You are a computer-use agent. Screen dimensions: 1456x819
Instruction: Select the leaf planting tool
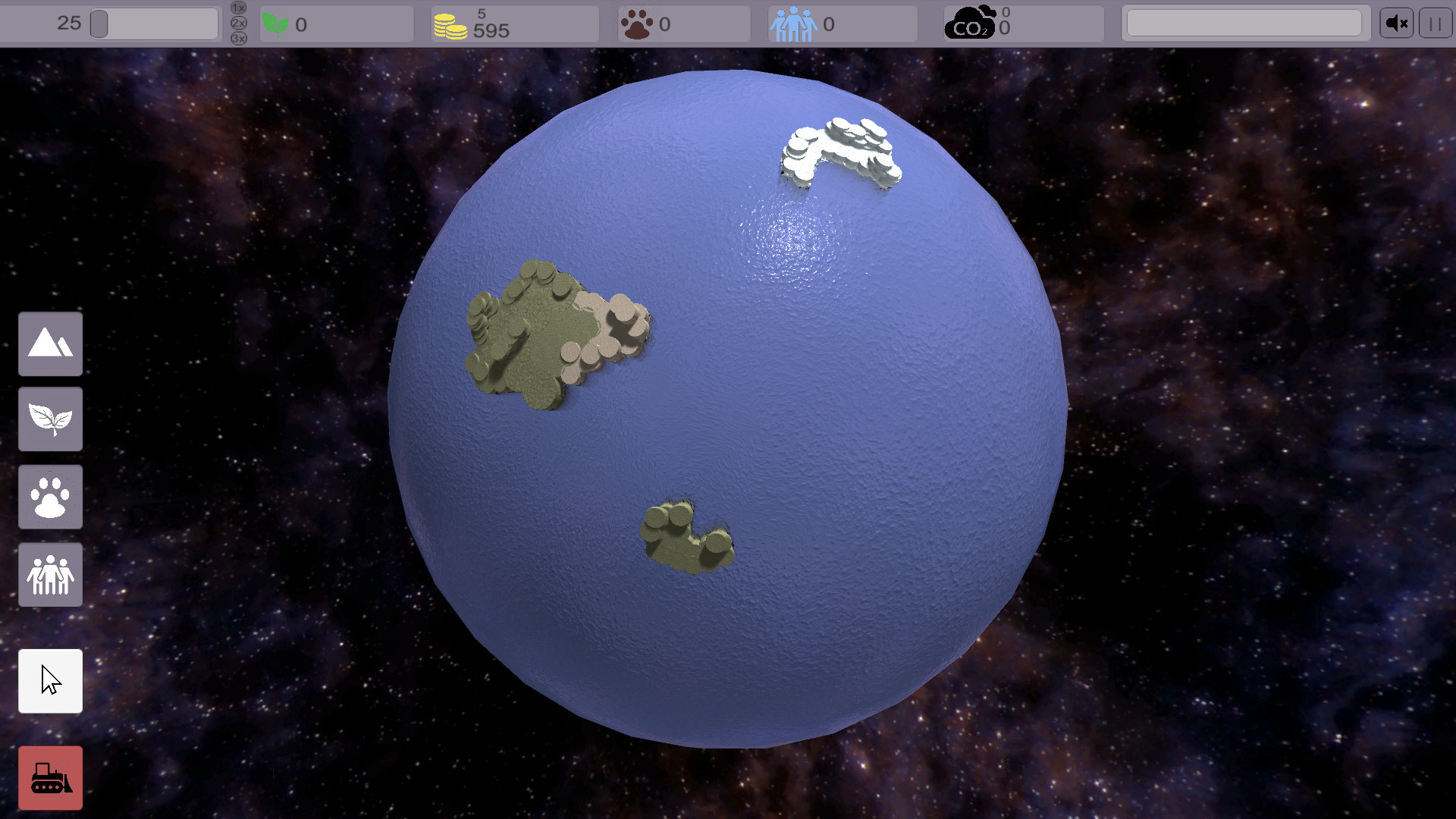50,419
